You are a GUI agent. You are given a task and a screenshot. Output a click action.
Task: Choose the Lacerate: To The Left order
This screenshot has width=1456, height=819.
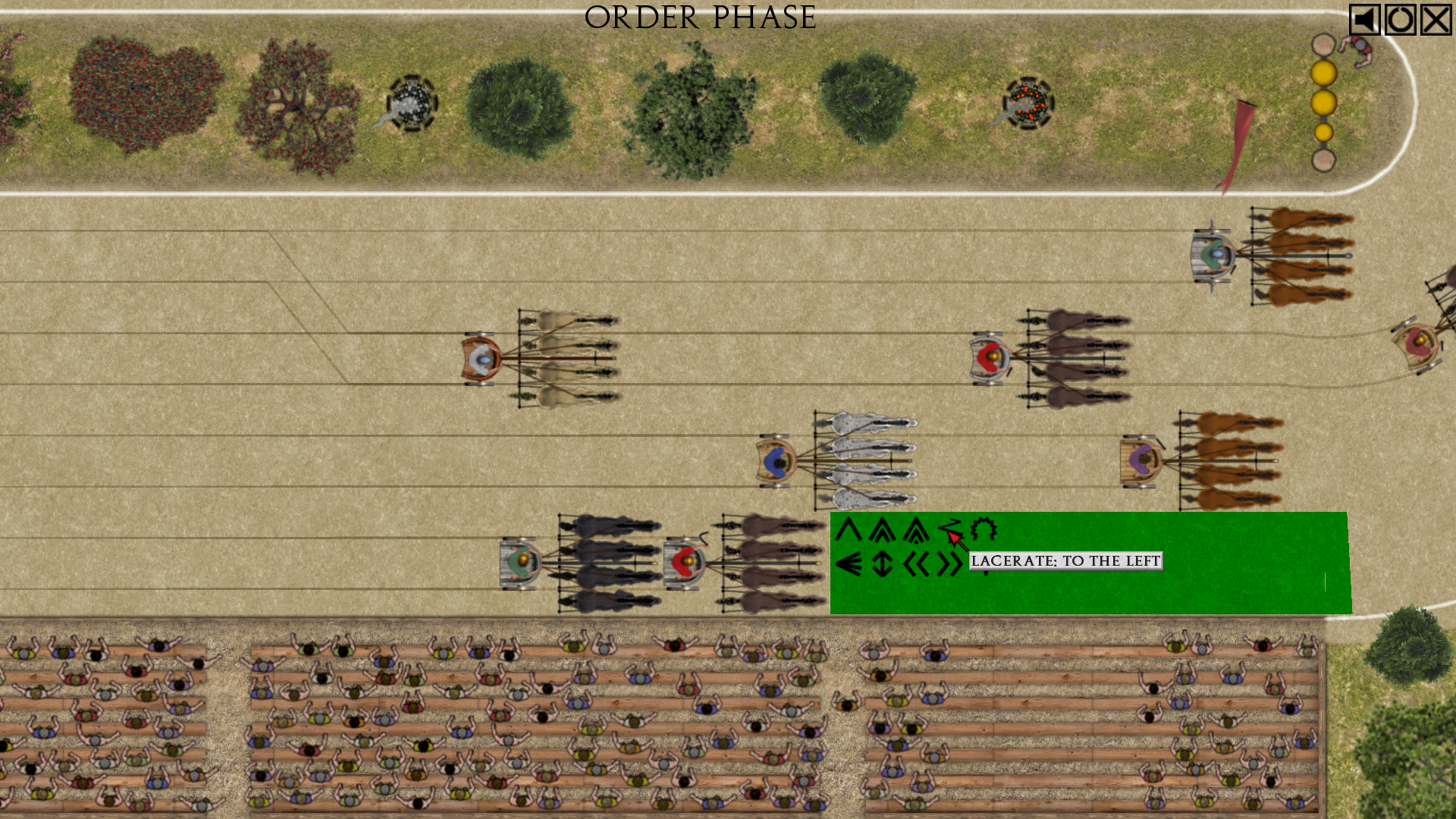(x=949, y=529)
